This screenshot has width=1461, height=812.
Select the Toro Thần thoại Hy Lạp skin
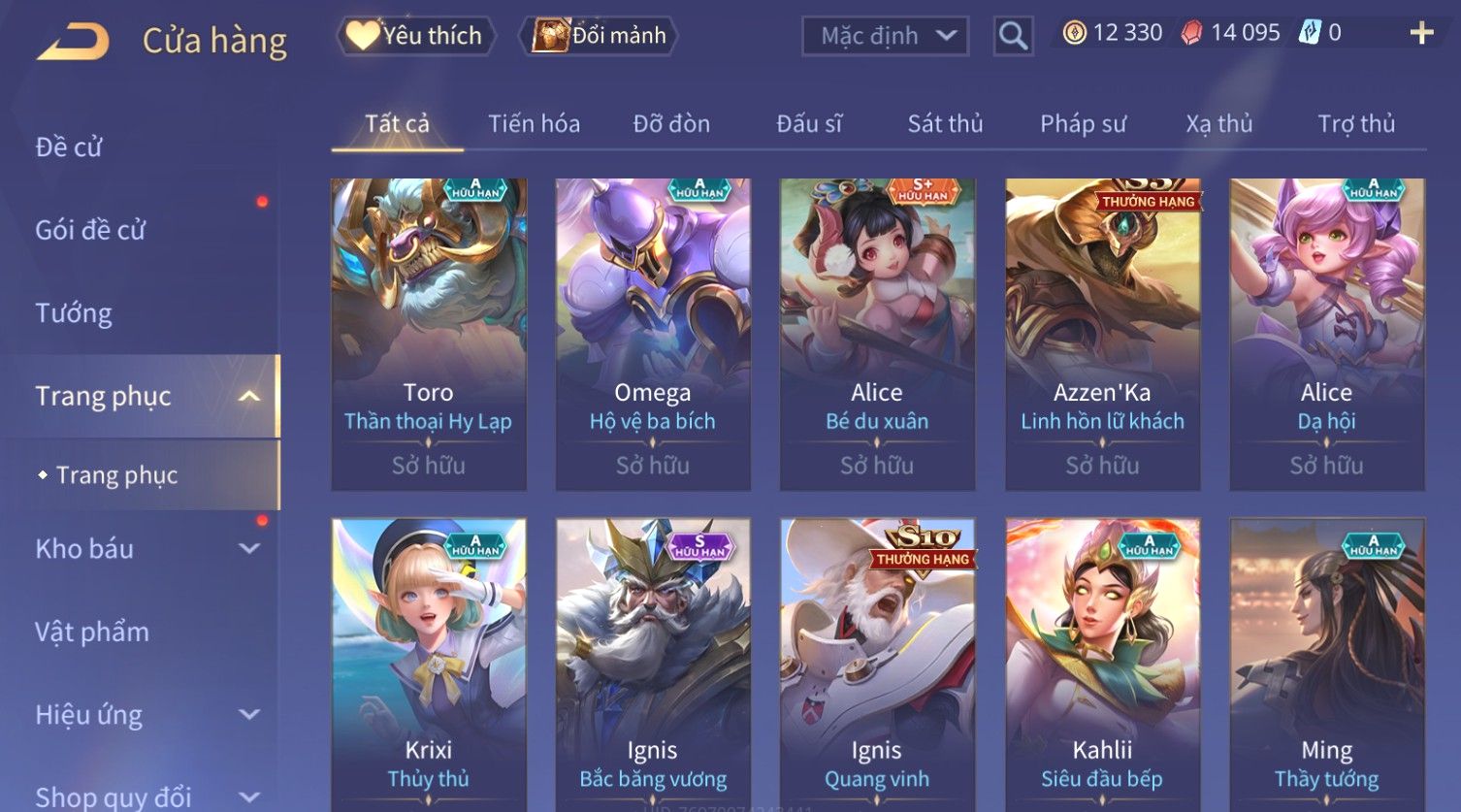click(x=429, y=334)
